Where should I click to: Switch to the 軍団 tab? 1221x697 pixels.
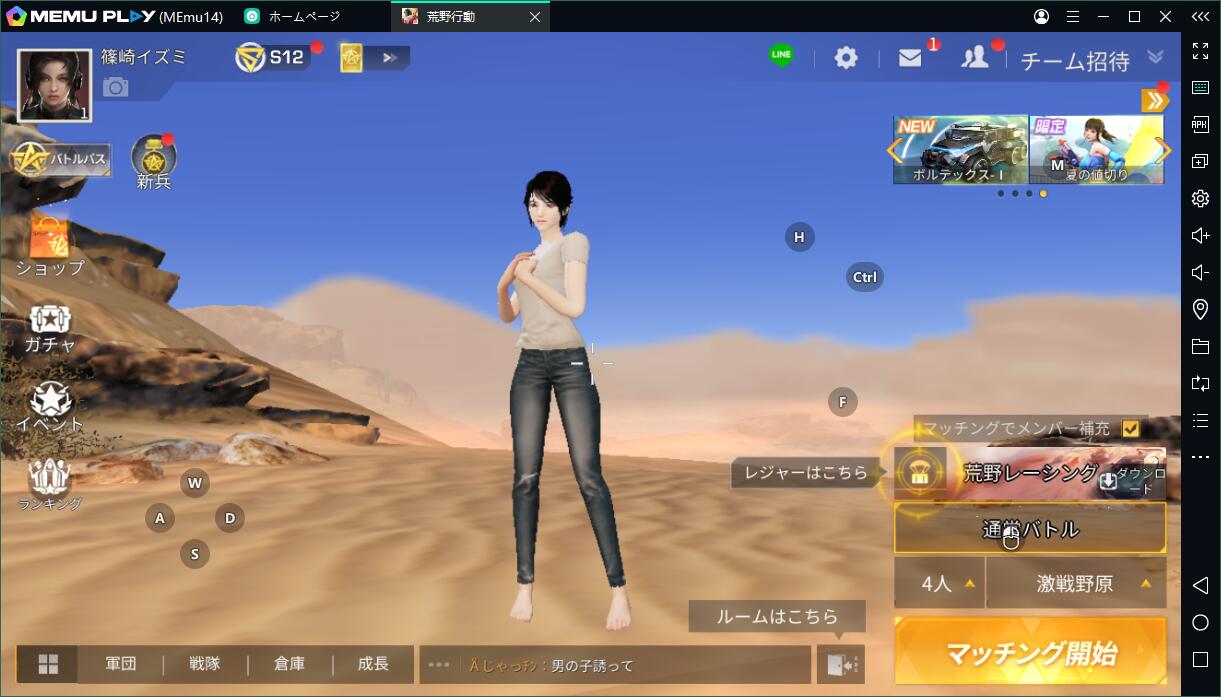tap(121, 664)
